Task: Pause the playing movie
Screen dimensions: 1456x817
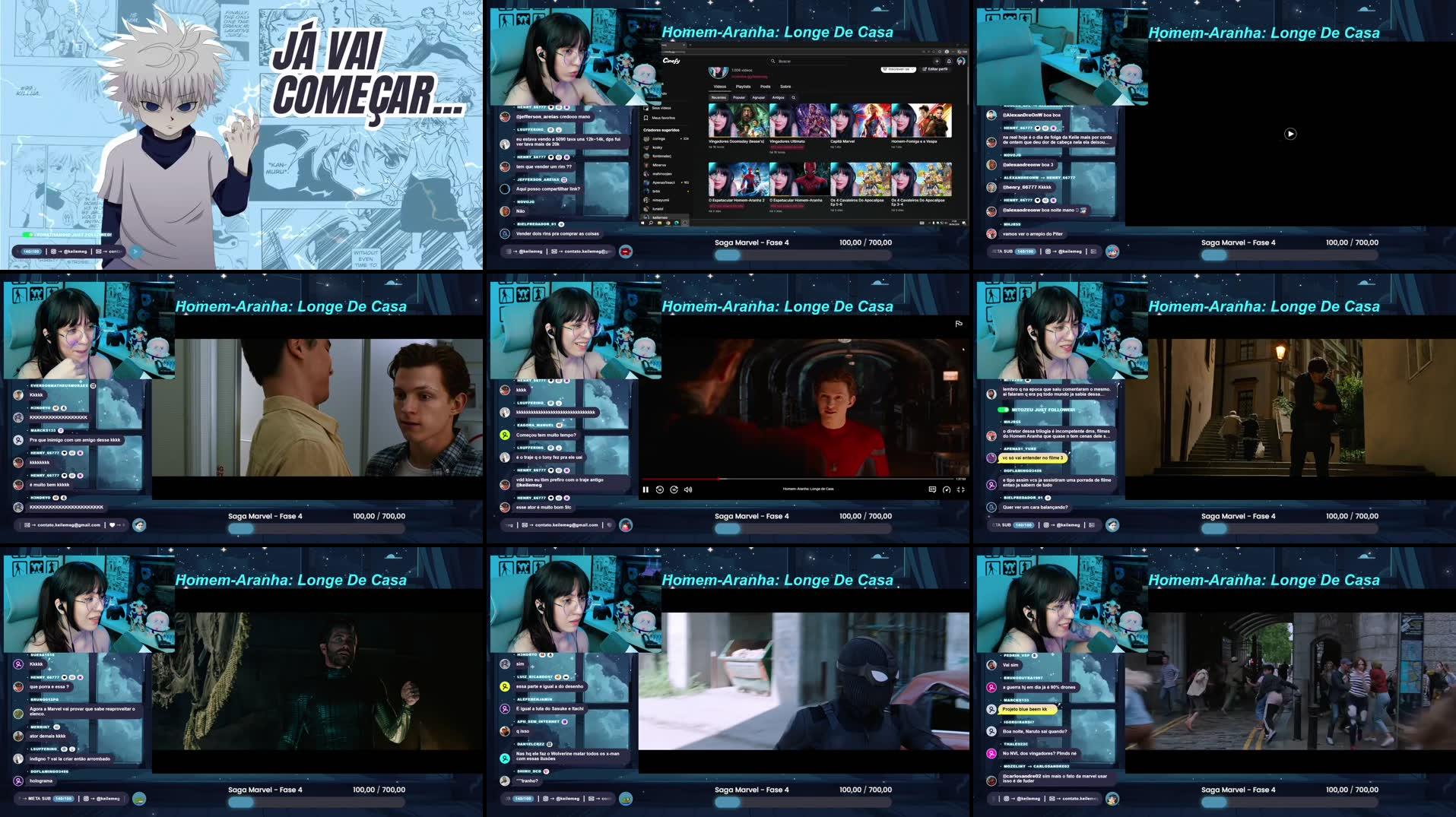Action: (646, 489)
